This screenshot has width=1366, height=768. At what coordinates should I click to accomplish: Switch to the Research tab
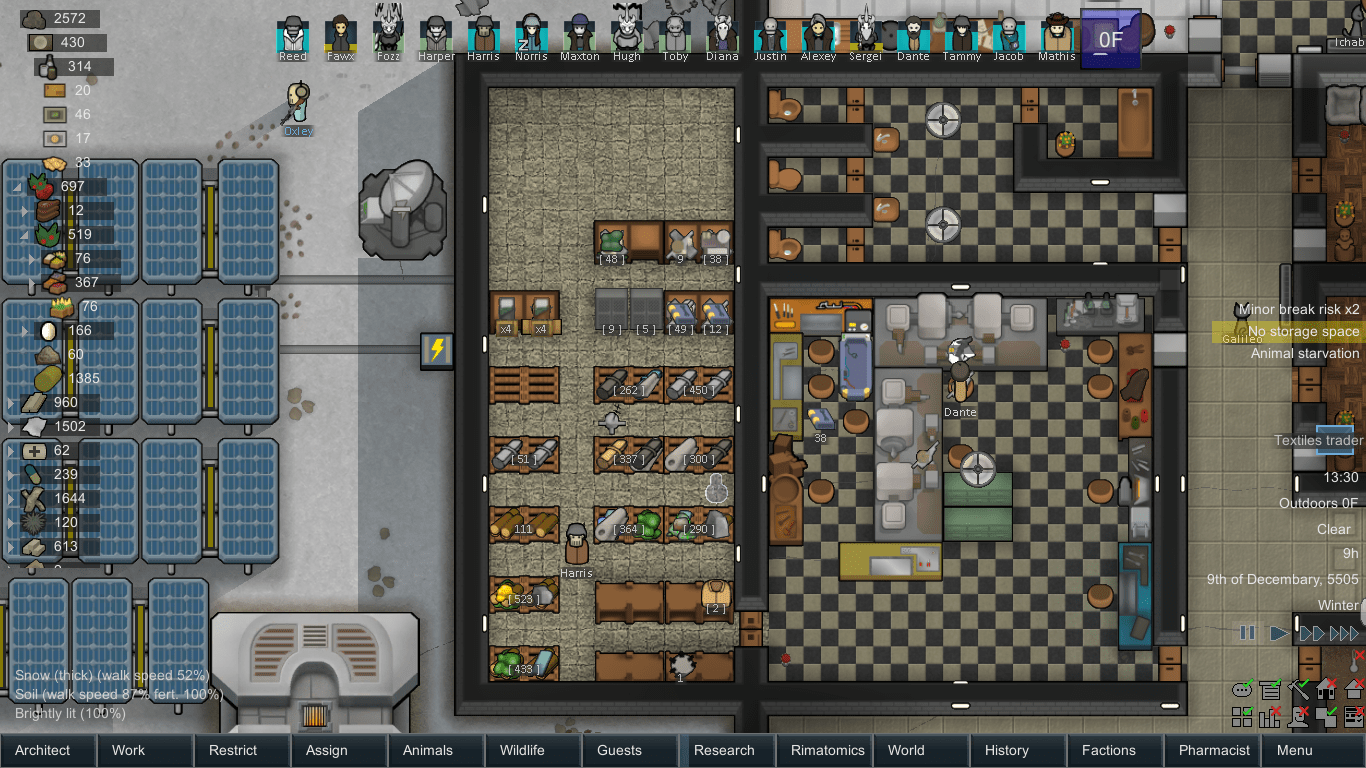(x=727, y=750)
